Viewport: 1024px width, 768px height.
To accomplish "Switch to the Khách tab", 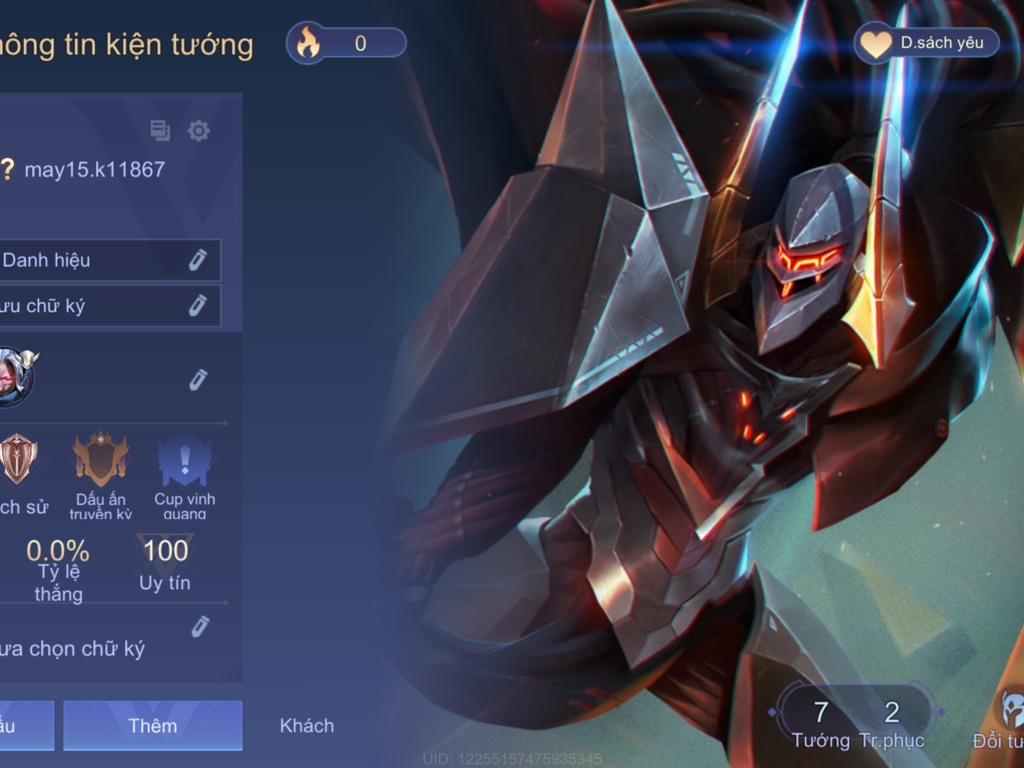I will coord(306,725).
